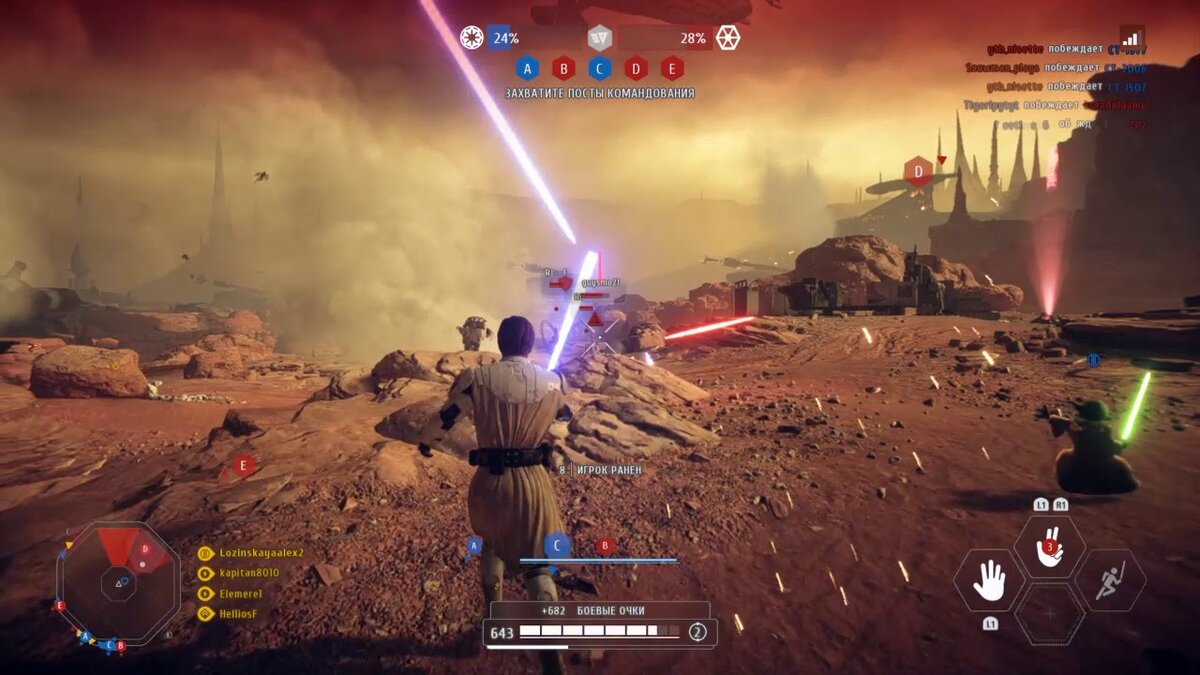
Task: Select command post E in the top objective row
Action: point(672,68)
